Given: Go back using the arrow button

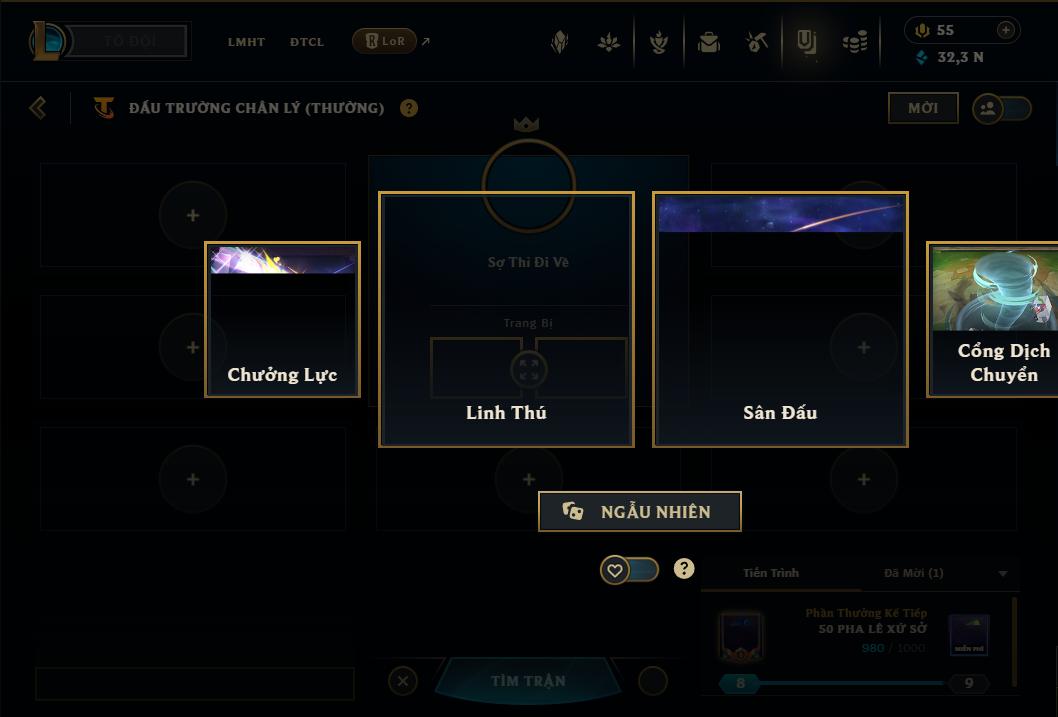Looking at the screenshot, I should coord(38,107).
